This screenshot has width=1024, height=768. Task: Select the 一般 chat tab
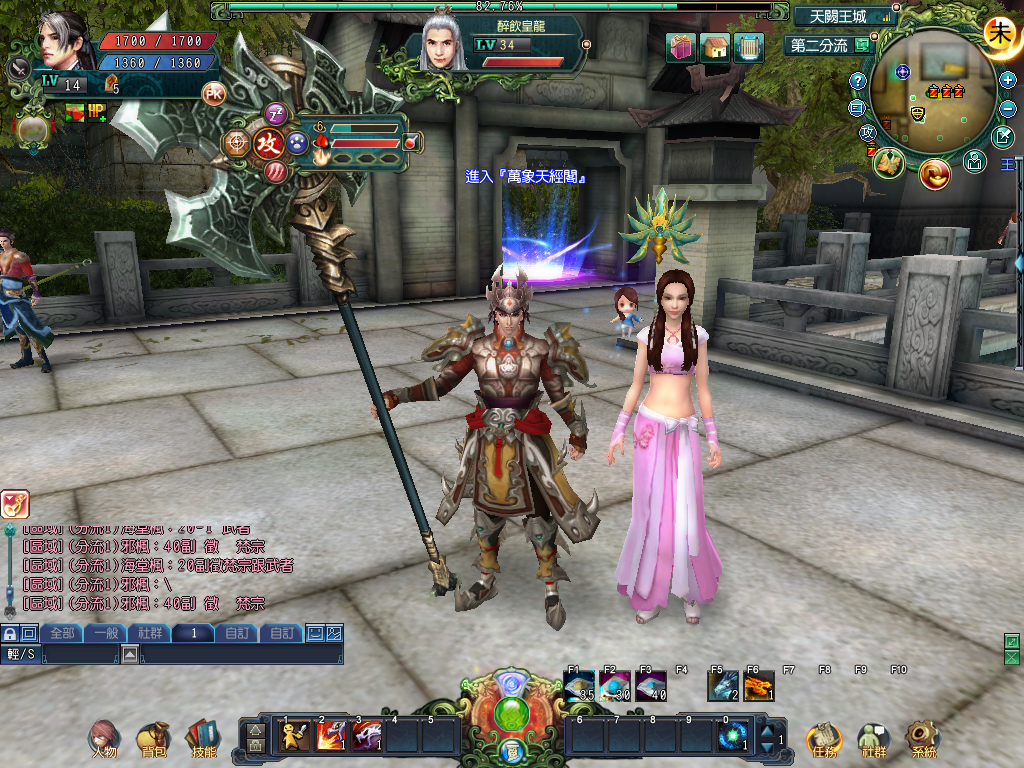pos(105,633)
